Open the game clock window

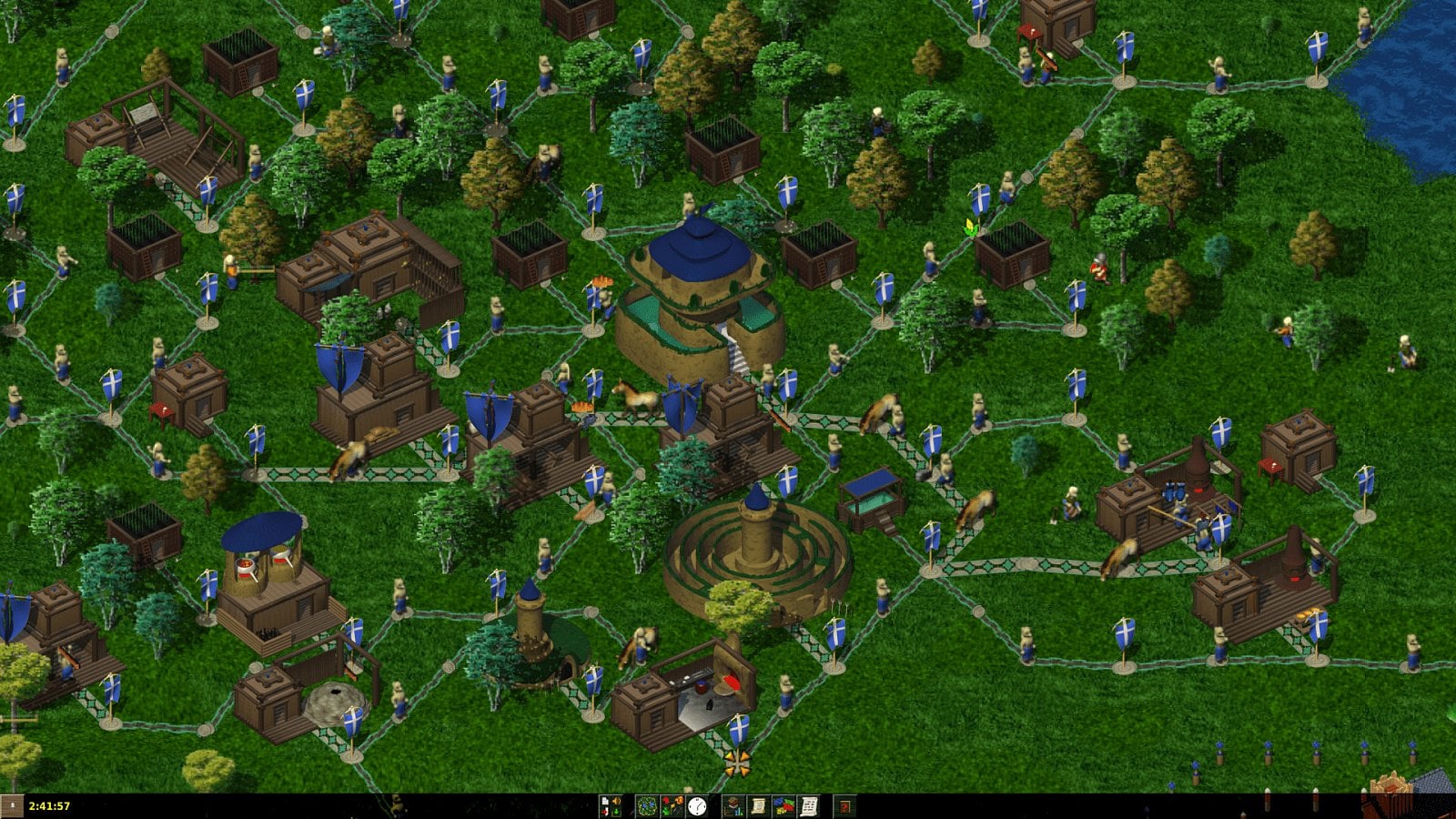point(698,804)
